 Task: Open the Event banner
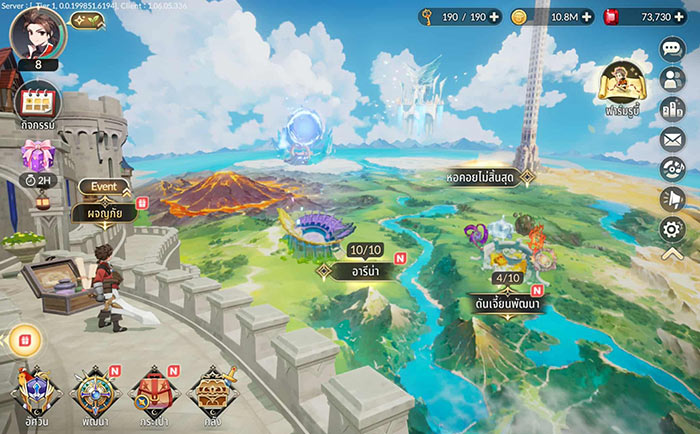(x=104, y=186)
